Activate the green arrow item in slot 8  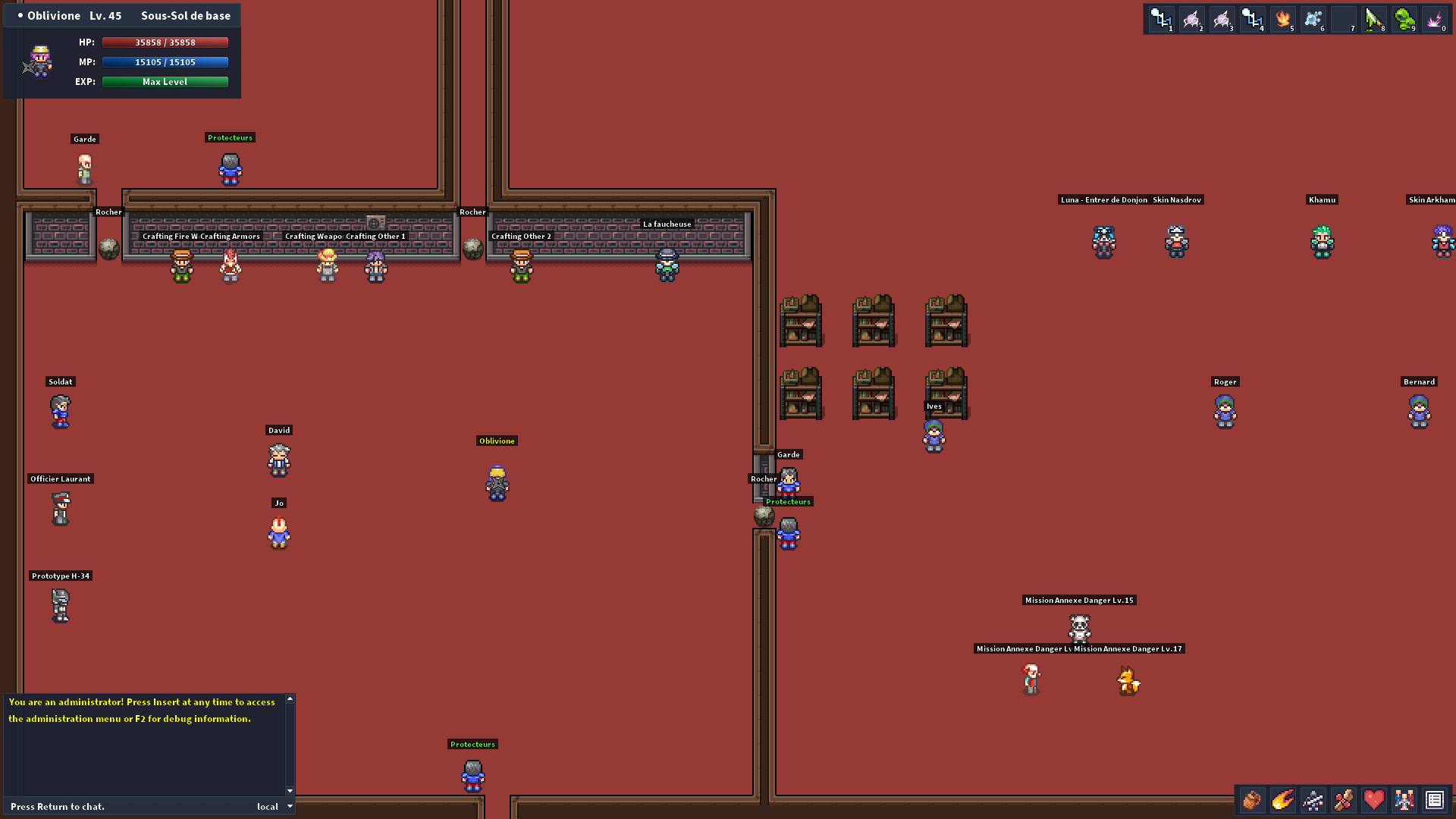click(x=1373, y=19)
